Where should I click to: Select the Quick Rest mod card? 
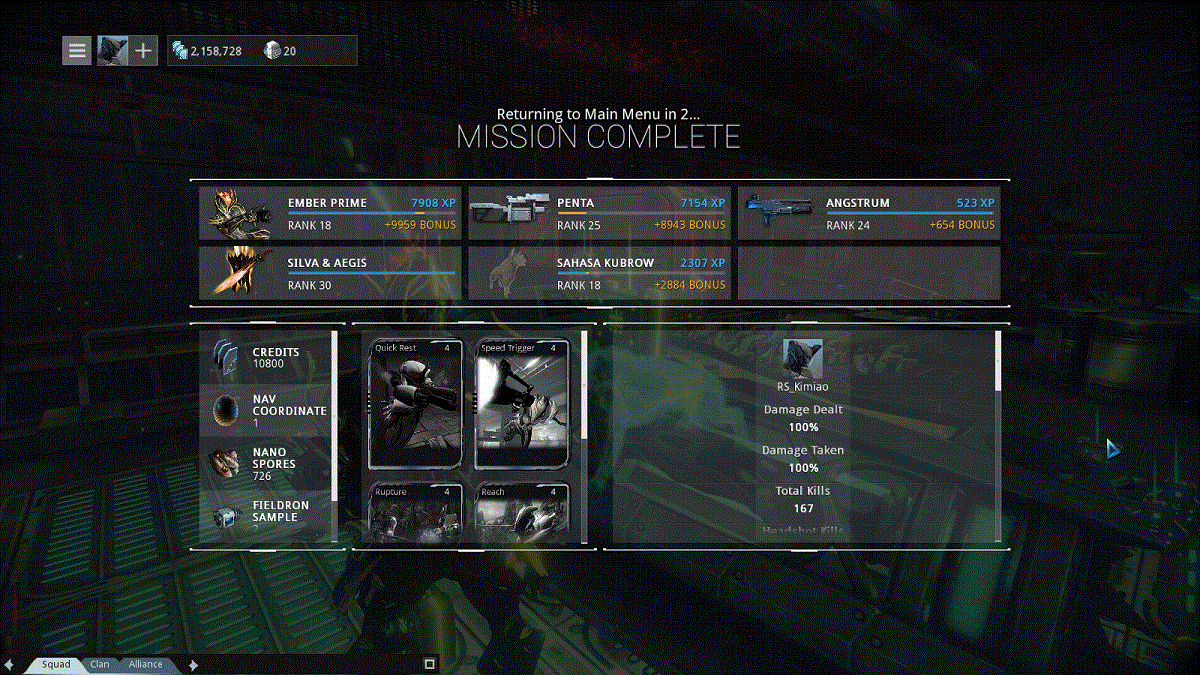tap(416, 405)
